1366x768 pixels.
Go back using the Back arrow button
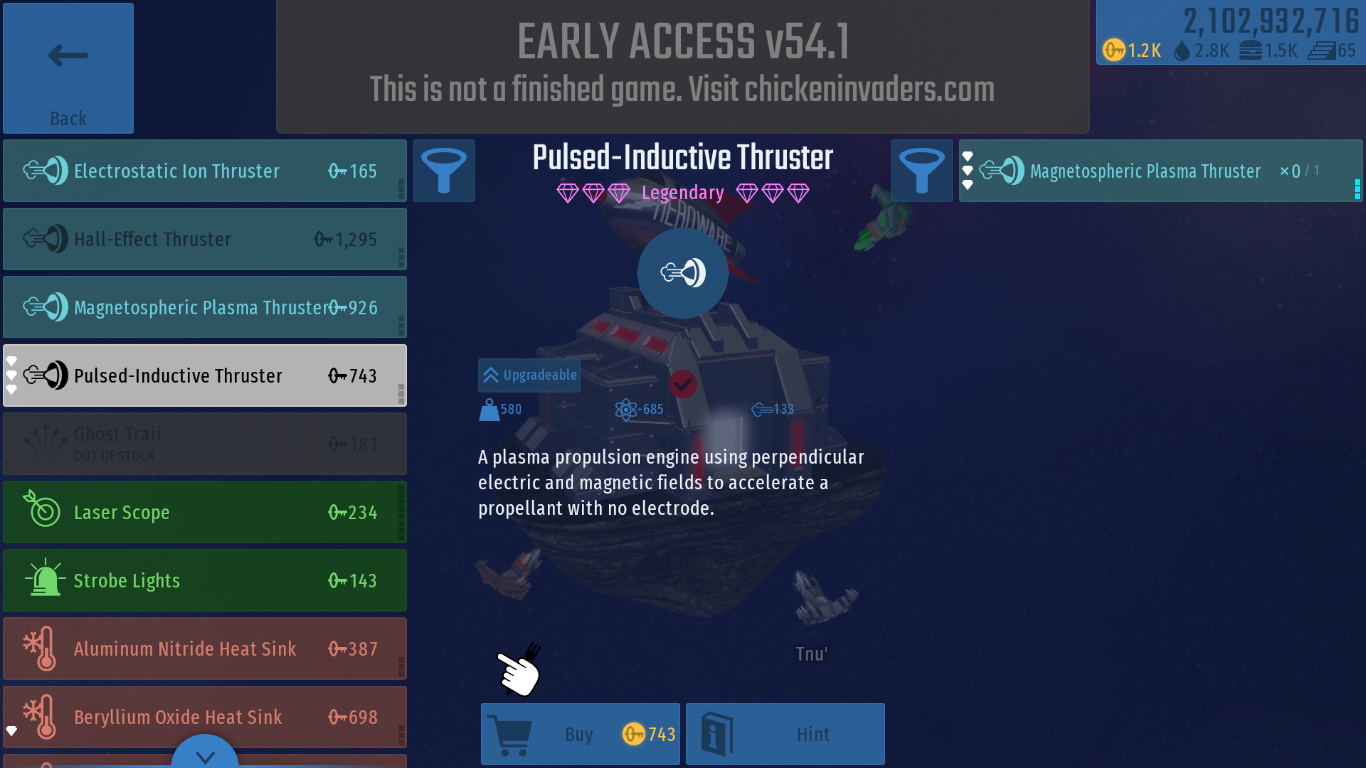[68, 68]
